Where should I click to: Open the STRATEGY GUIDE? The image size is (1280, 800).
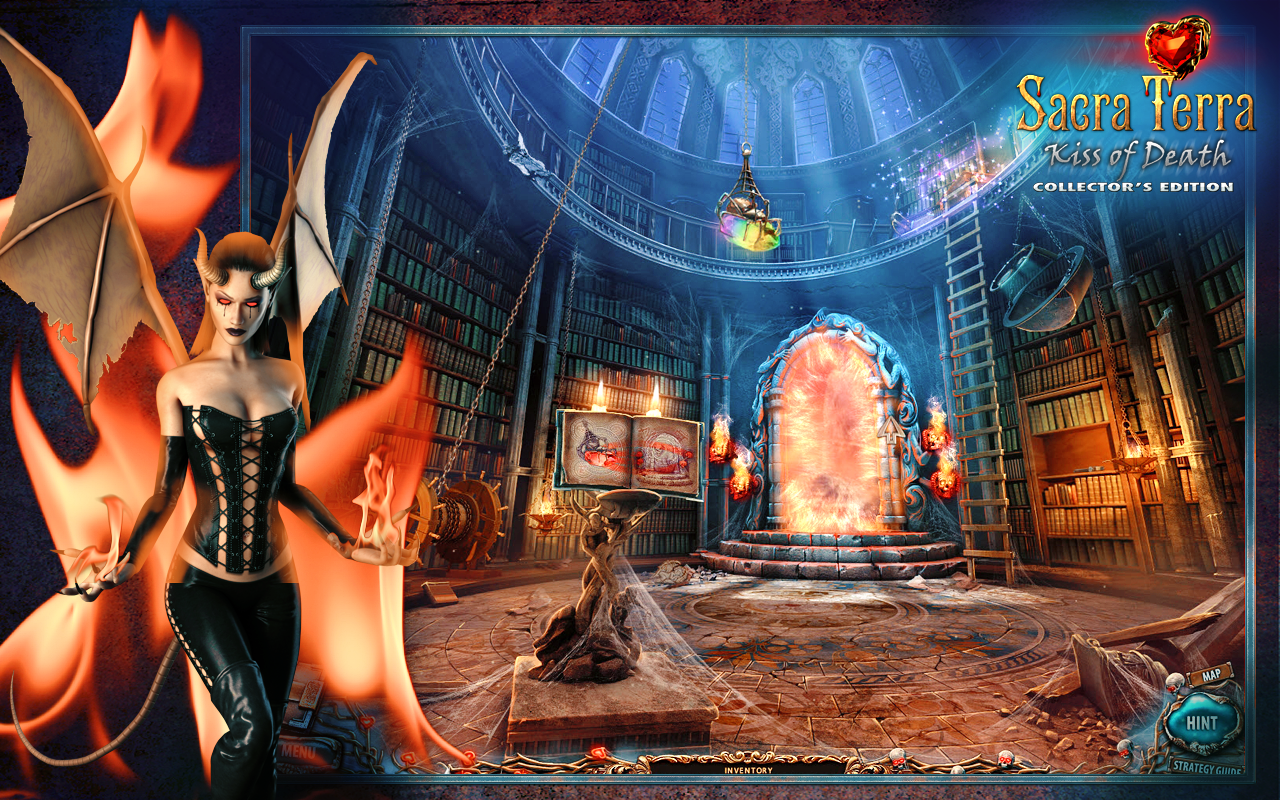click(x=1206, y=765)
